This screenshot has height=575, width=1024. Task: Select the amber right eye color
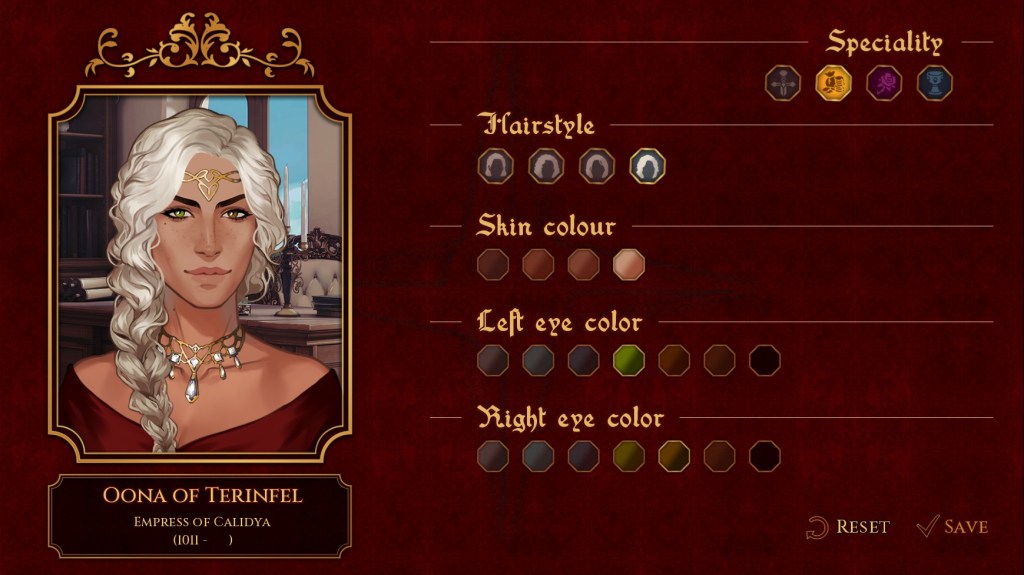[674, 456]
